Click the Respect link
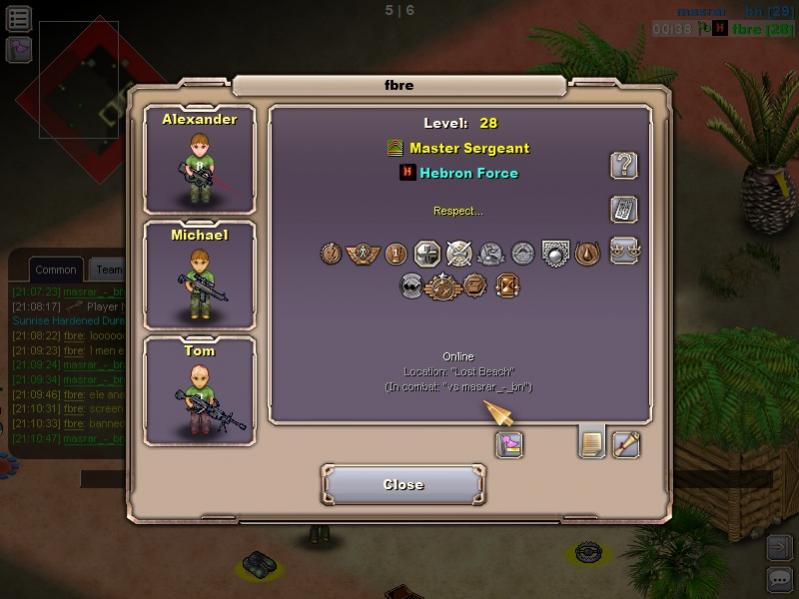The image size is (799, 599). [x=458, y=211]
